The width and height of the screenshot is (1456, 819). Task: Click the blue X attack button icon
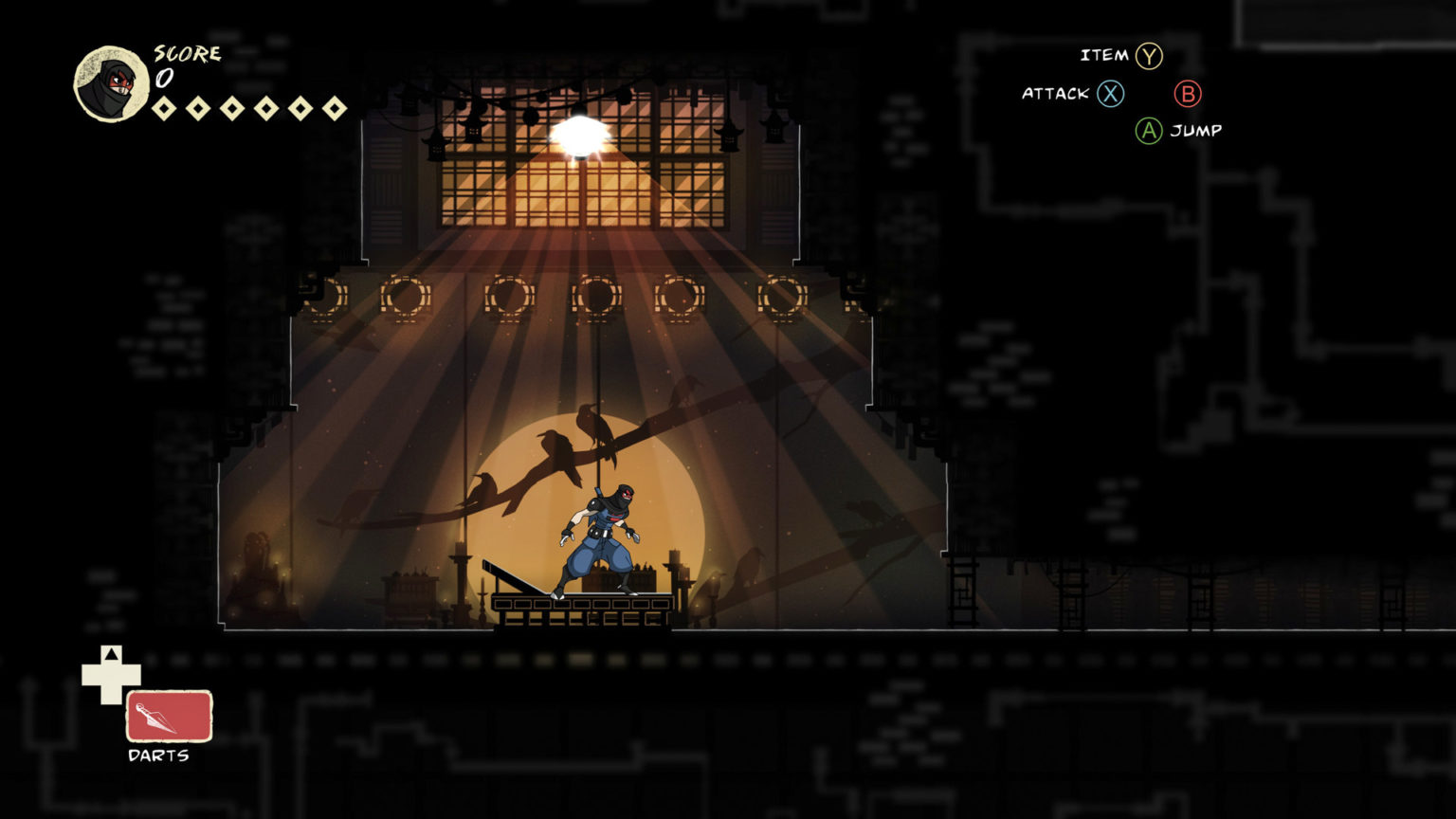pyautogui.click(x=1109, y=94)
